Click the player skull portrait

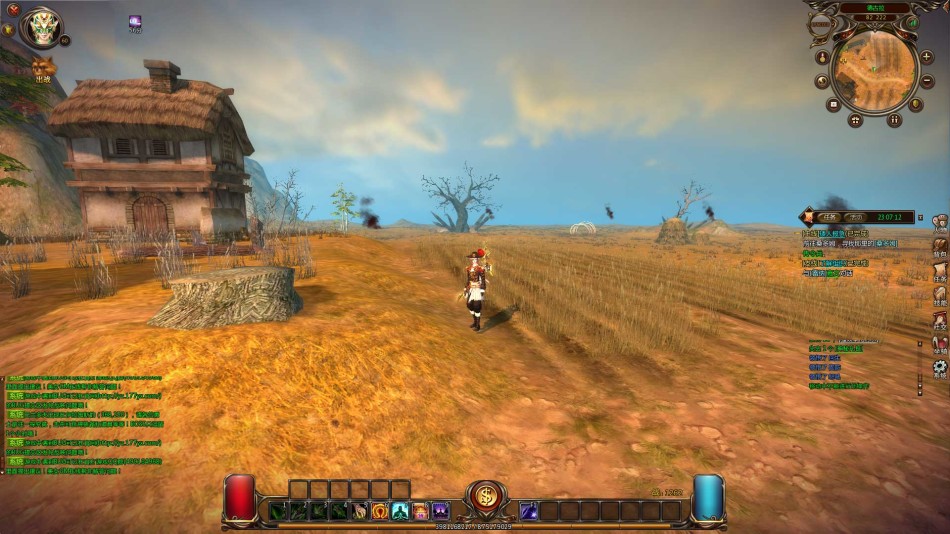(x=42, y=27)
